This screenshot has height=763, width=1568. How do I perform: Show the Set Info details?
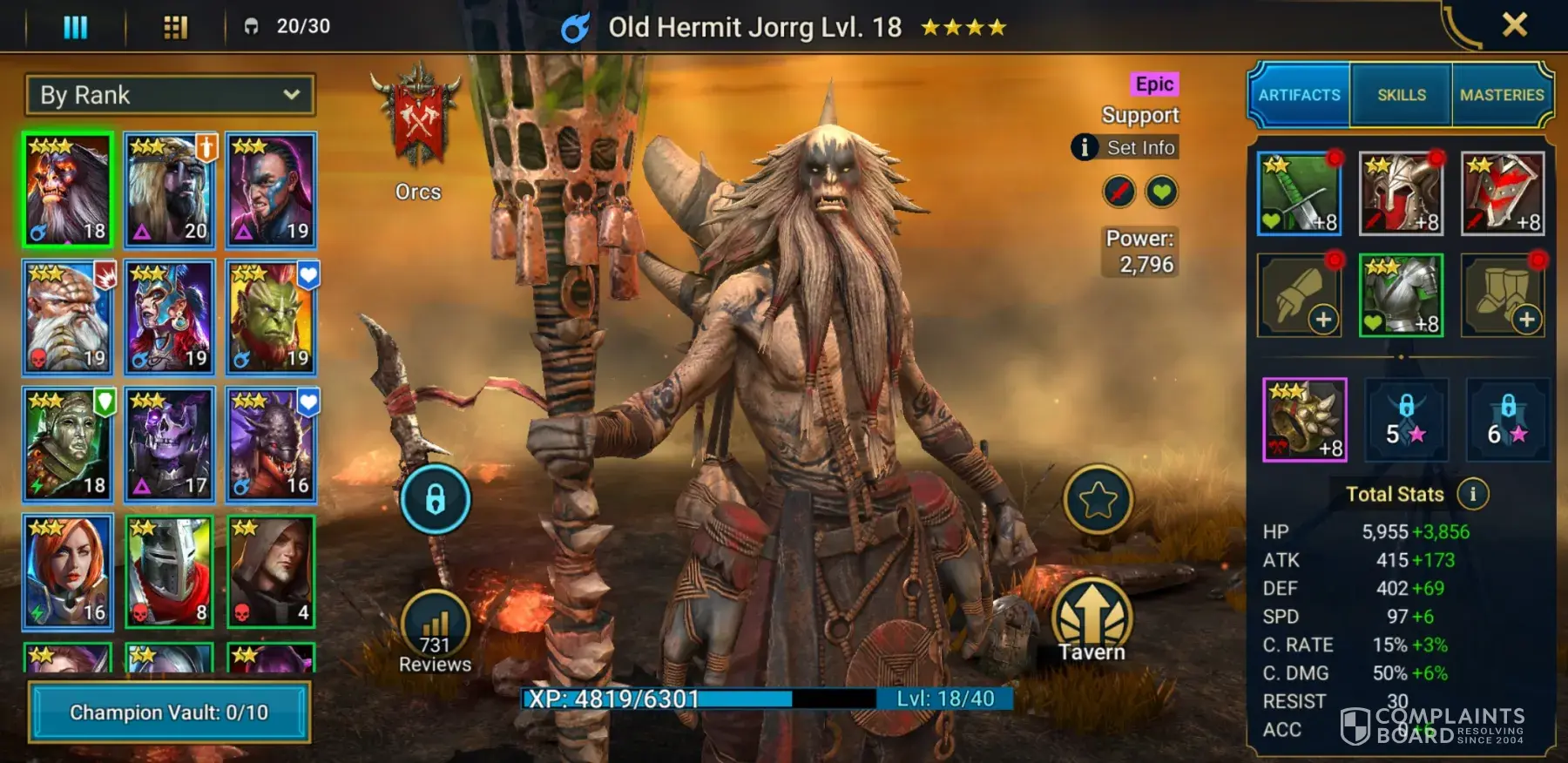pos(1125,147)
